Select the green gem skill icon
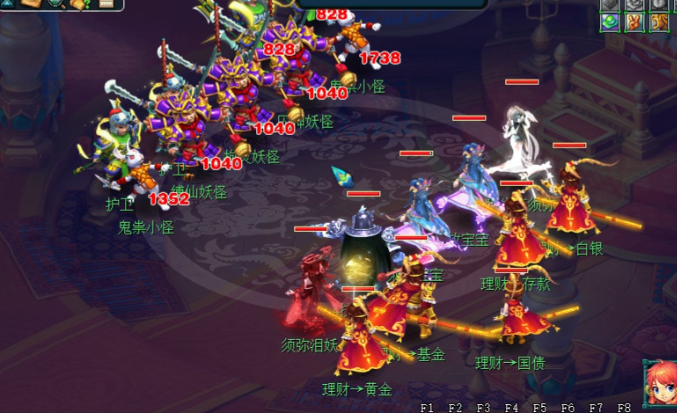This screenshot has width=677, height=413. pyautogui.click(x=610, y=22)
